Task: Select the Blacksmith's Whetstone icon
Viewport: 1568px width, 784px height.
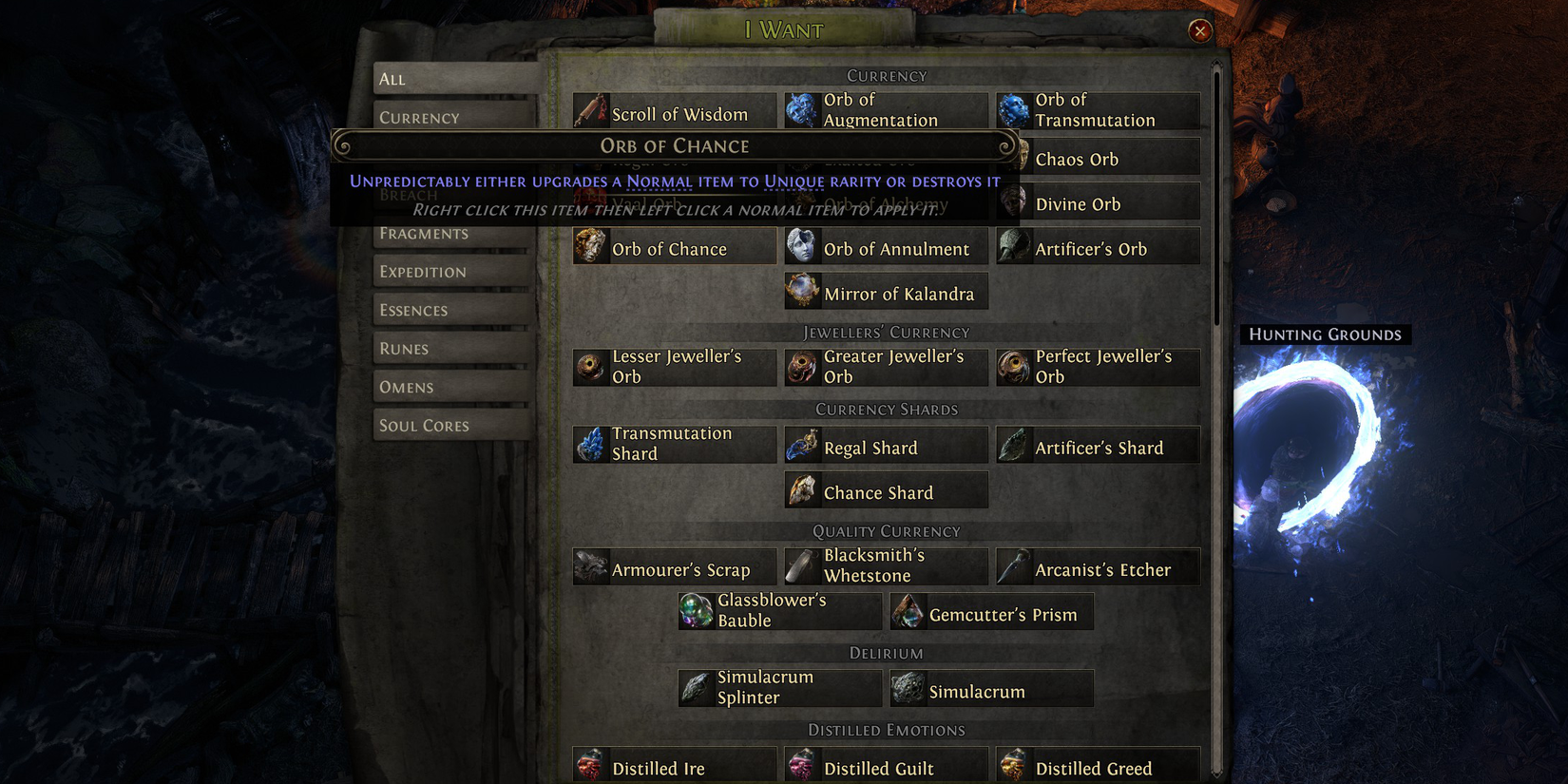Action: point(801,564)
